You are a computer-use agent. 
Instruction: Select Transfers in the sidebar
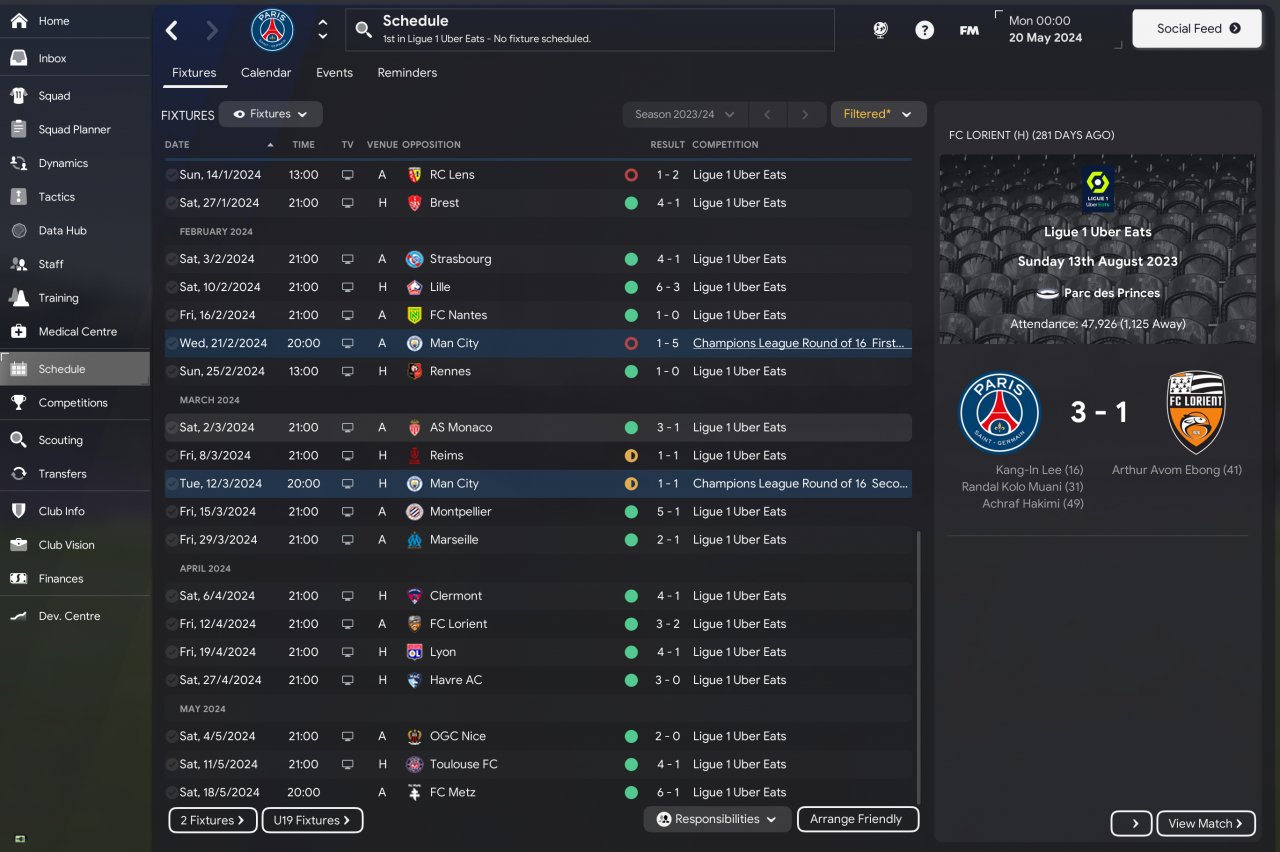pos(62,474)
